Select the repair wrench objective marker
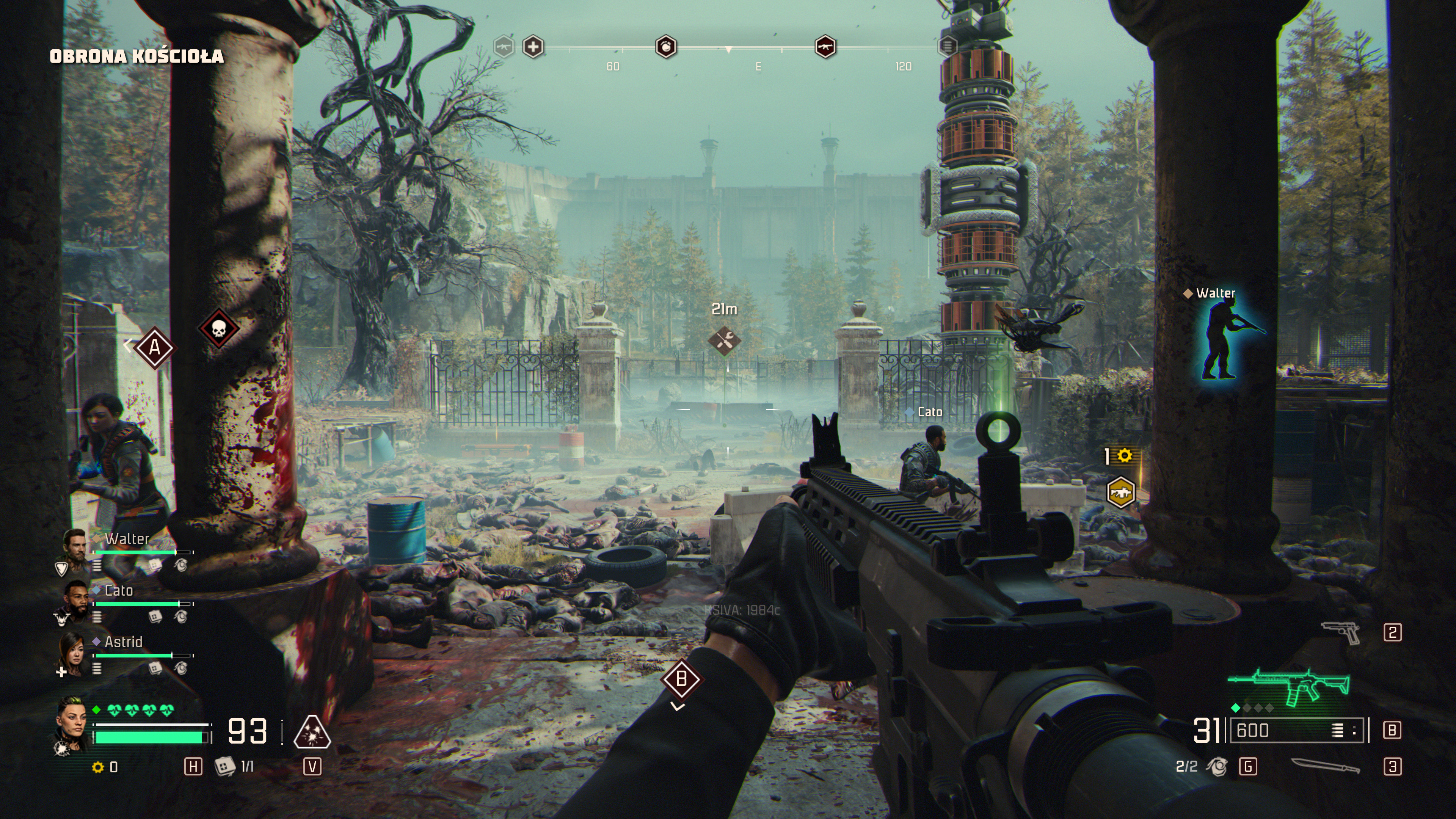 point(724,340)
